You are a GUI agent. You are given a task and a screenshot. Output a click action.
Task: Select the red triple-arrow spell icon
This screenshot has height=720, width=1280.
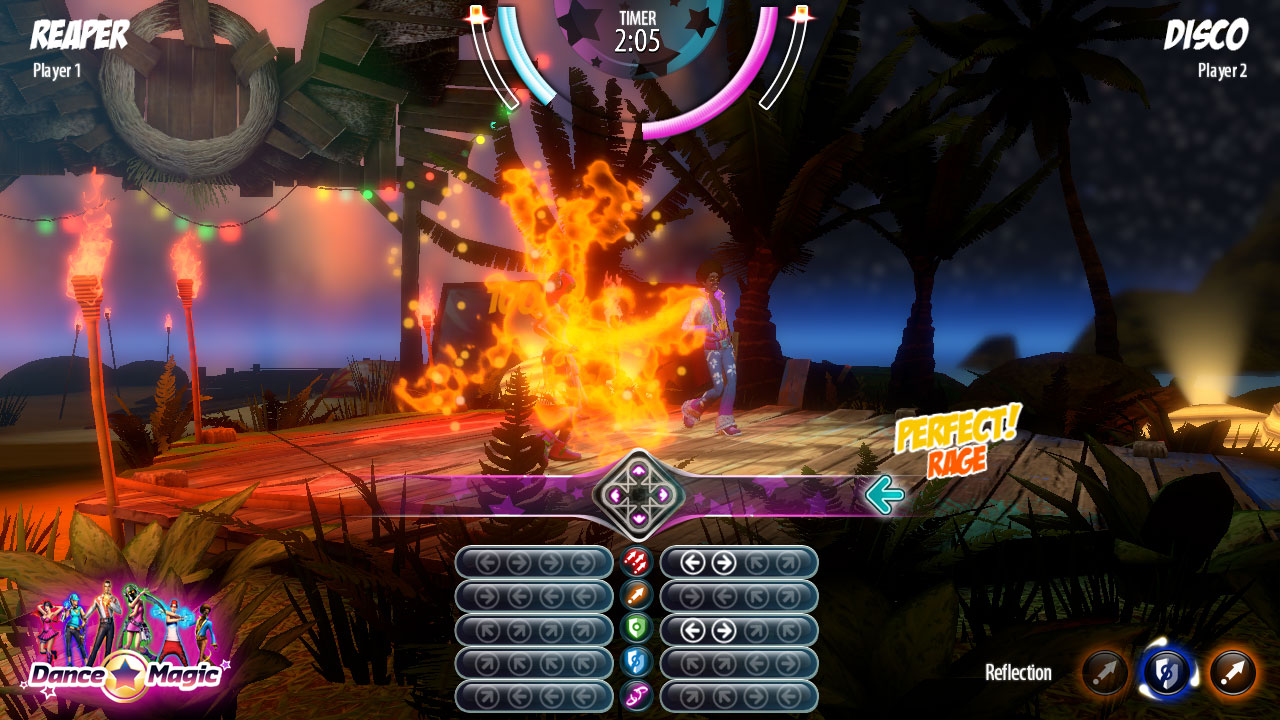pos(636,562)
